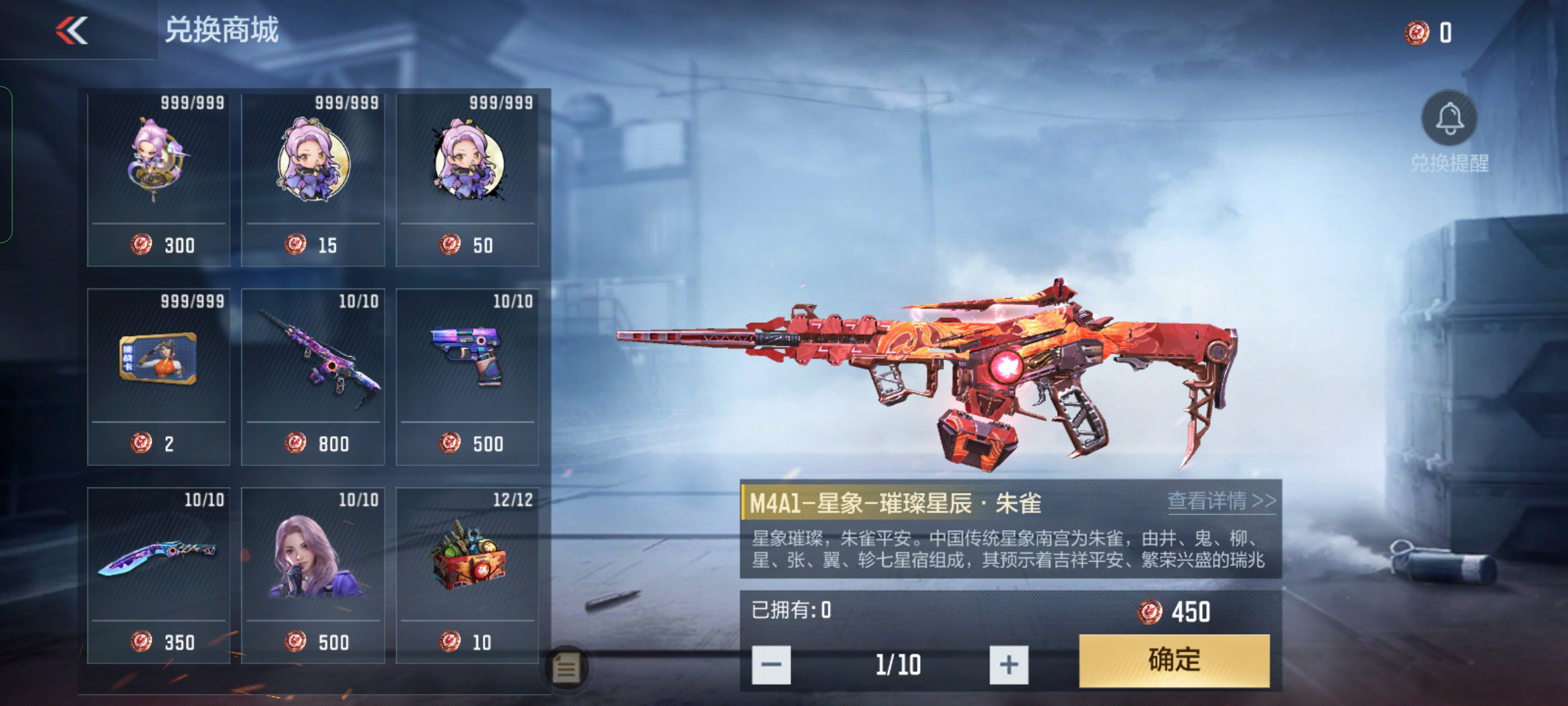Increase exchange quantity with the plus button

click(x=1009, y=665)
